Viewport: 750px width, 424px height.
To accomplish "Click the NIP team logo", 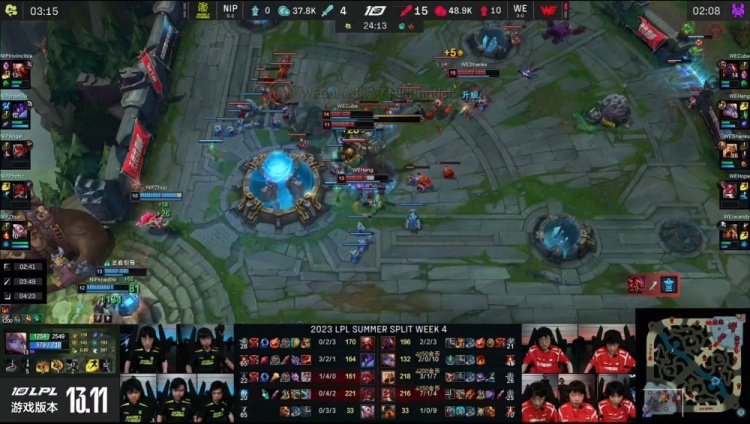I will tap(203, 11).
